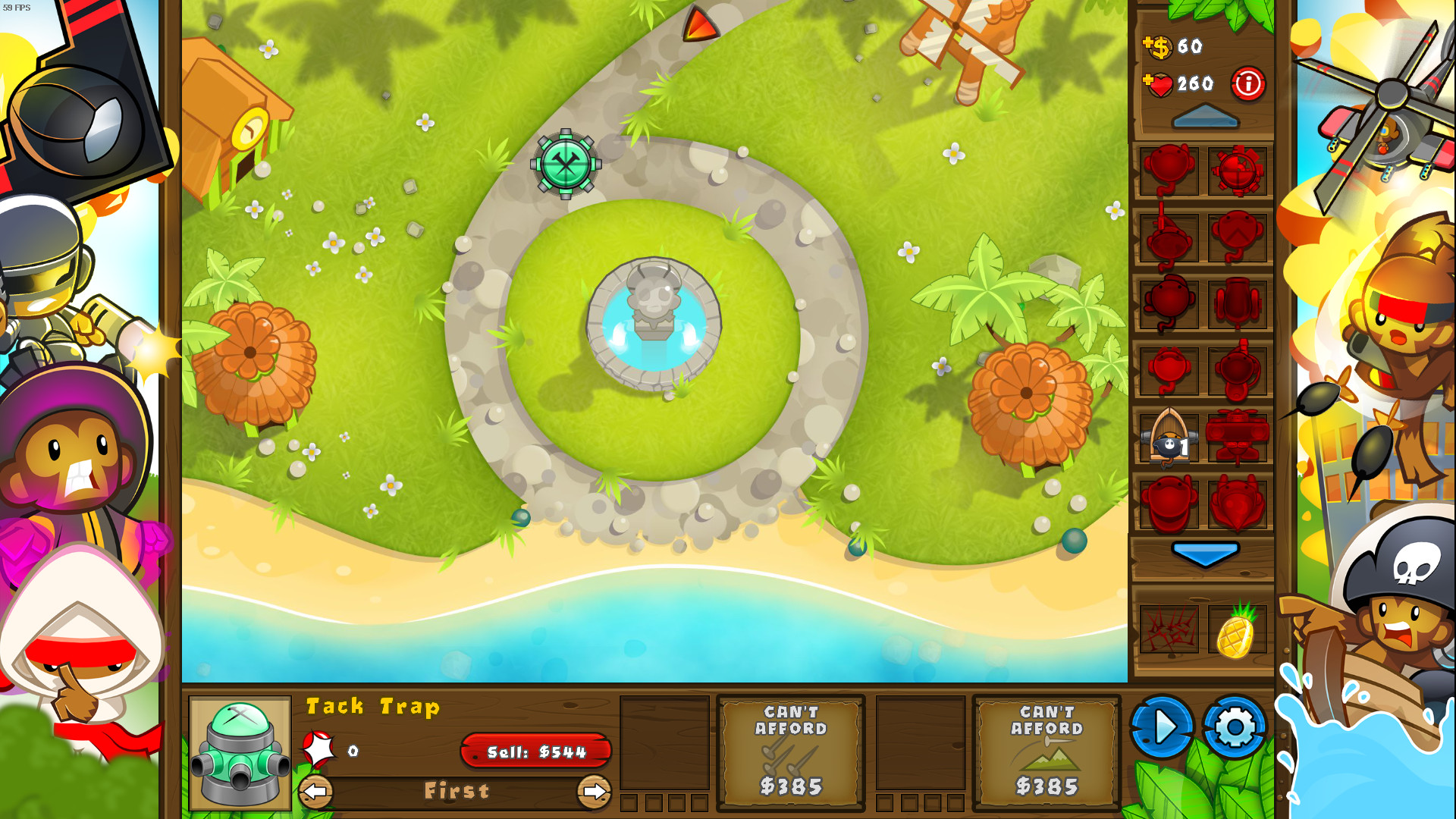The width and height of the screenshot is (1456, 819).
Task: Open the game settings gear
Action: coord(1235,726)
